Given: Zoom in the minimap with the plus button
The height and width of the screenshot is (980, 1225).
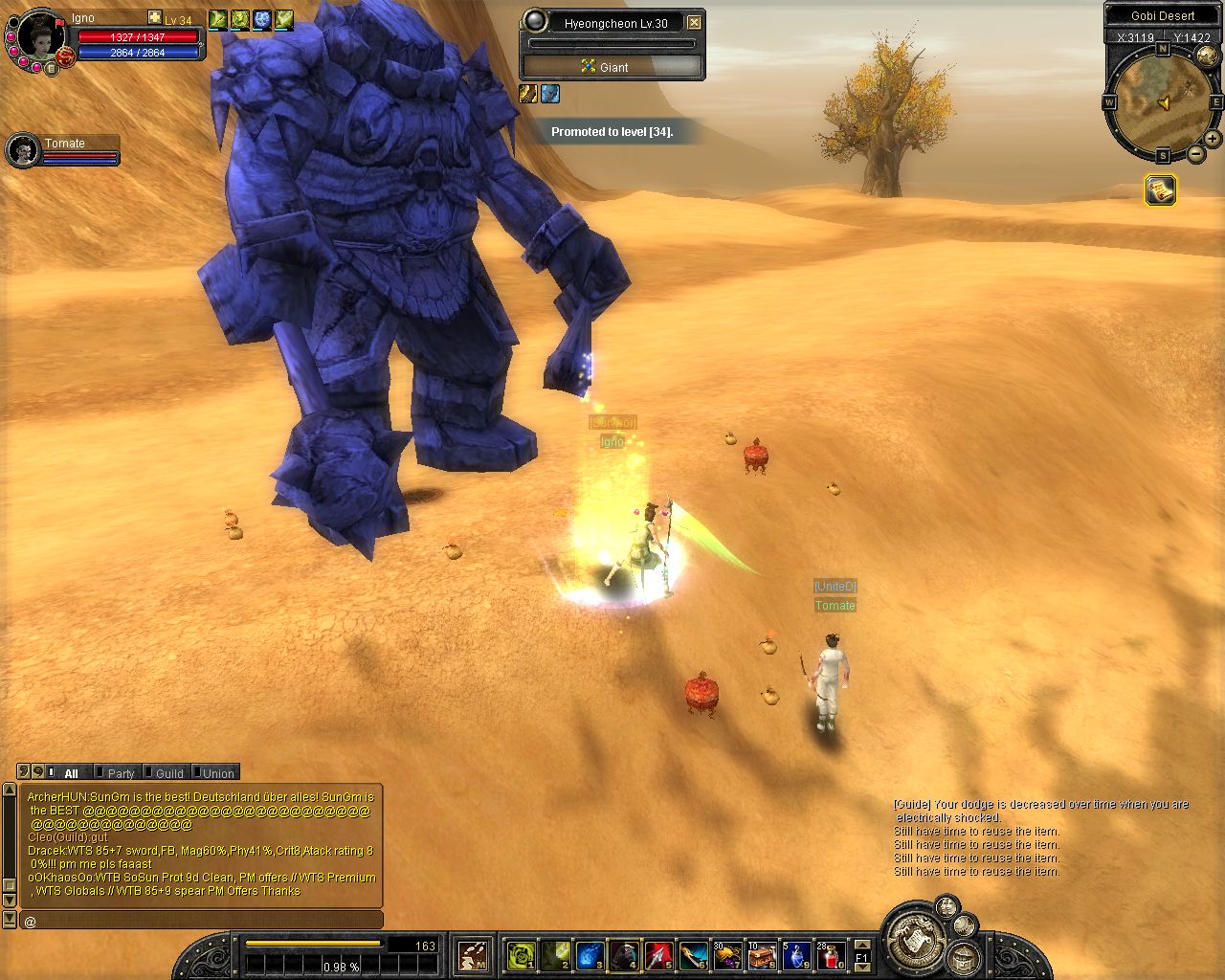Looking at the screenshot, I should point(1212,139).
